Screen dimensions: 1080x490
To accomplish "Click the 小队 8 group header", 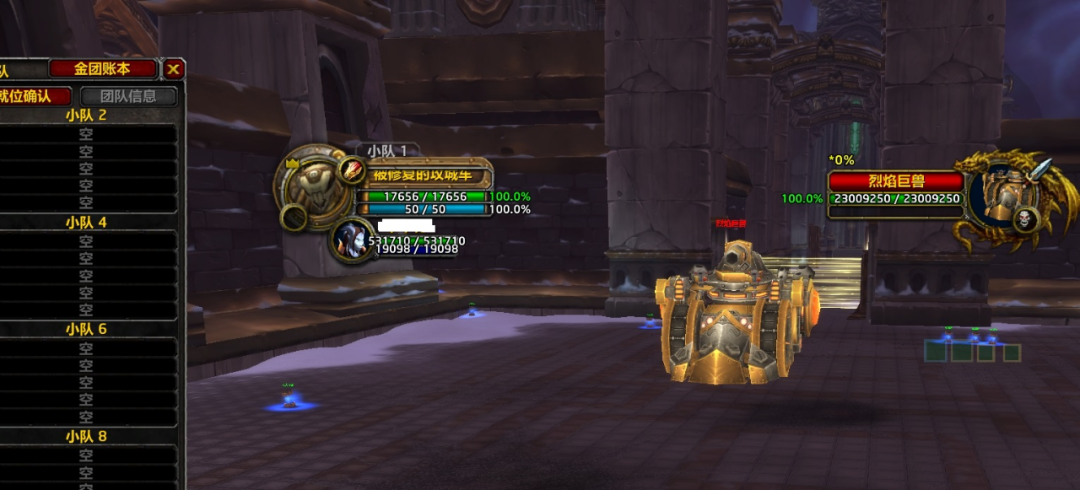I will coord(86,436).
